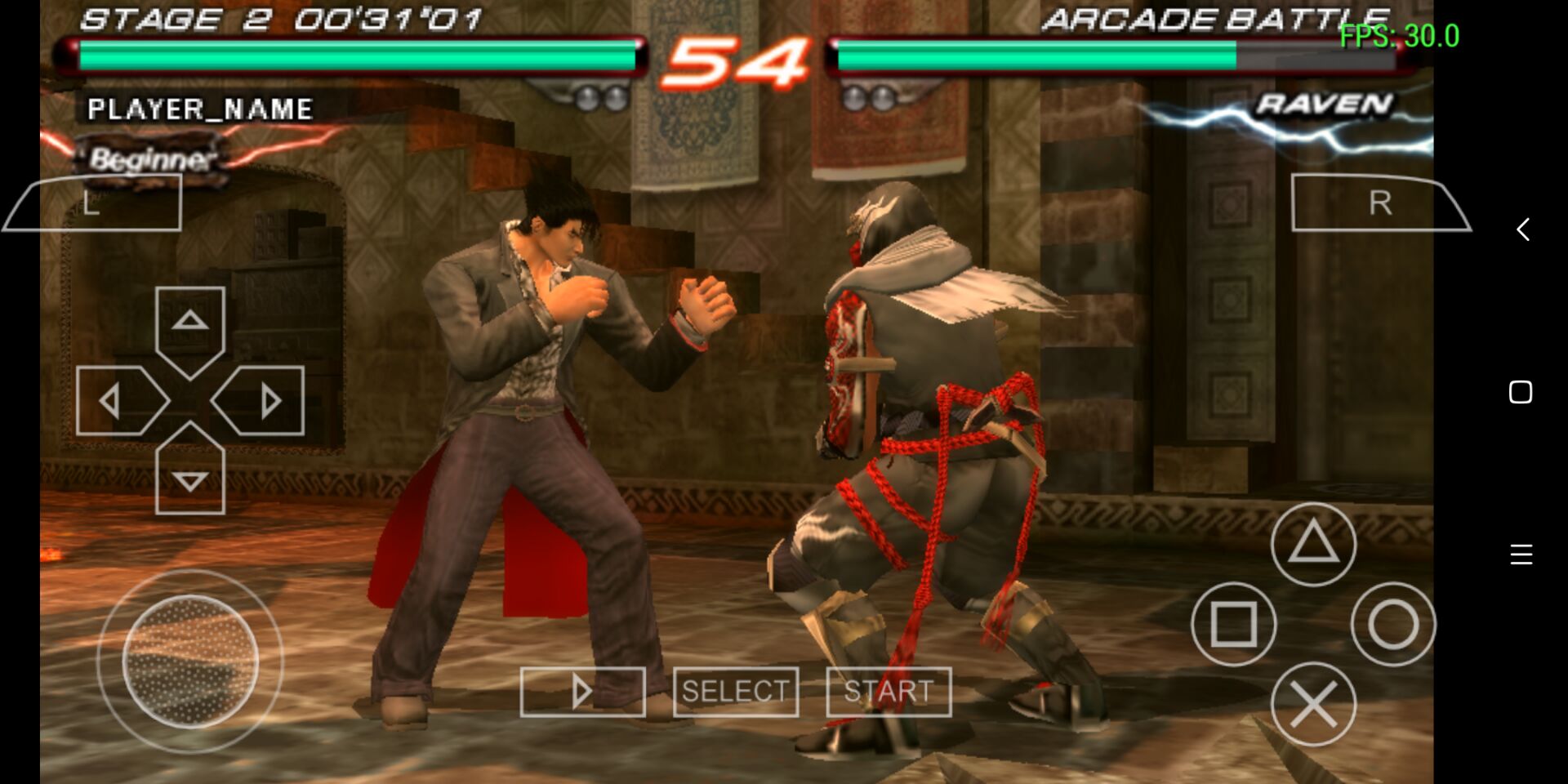
Task: Tap the D-pad right arrow
Action: click(x=264, y=401)
